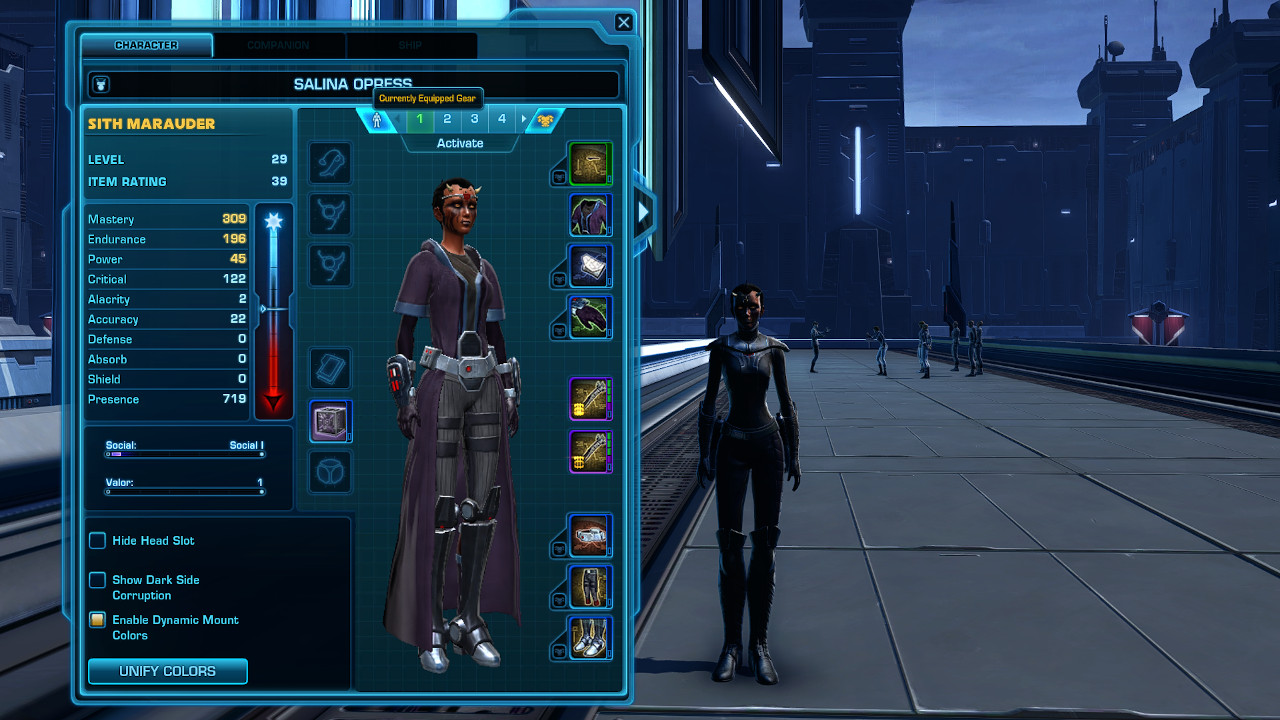Enable the Hide Head Slot checkbox
This screenshot has height=720, width=1280.
coord(97,540)
